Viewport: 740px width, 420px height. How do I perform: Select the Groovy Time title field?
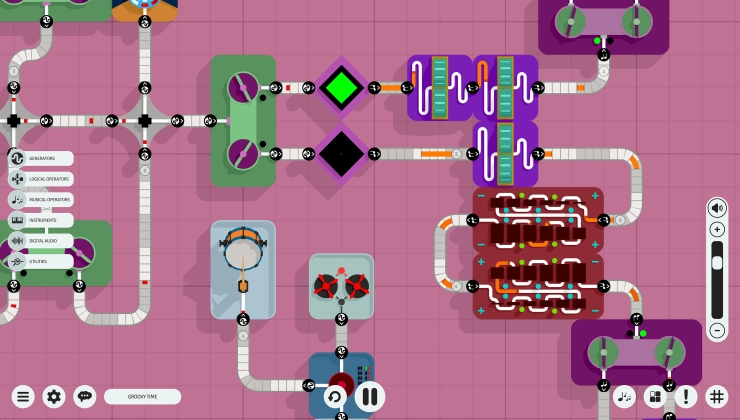click(142, 397)
